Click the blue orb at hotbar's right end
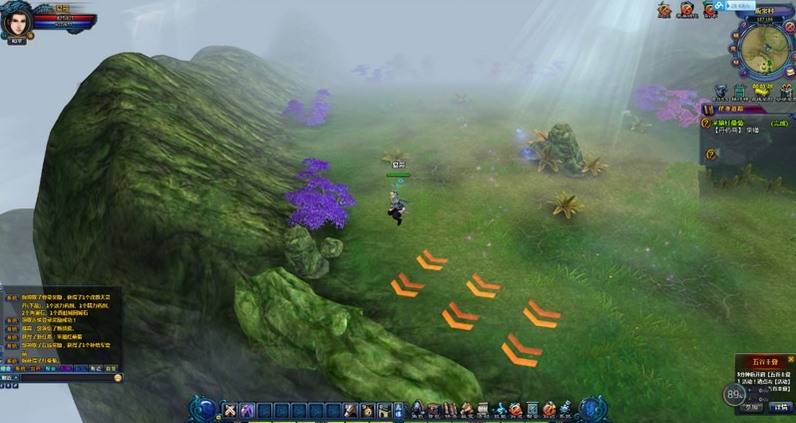Screen dimensions: 796x423 click(591, 408)
